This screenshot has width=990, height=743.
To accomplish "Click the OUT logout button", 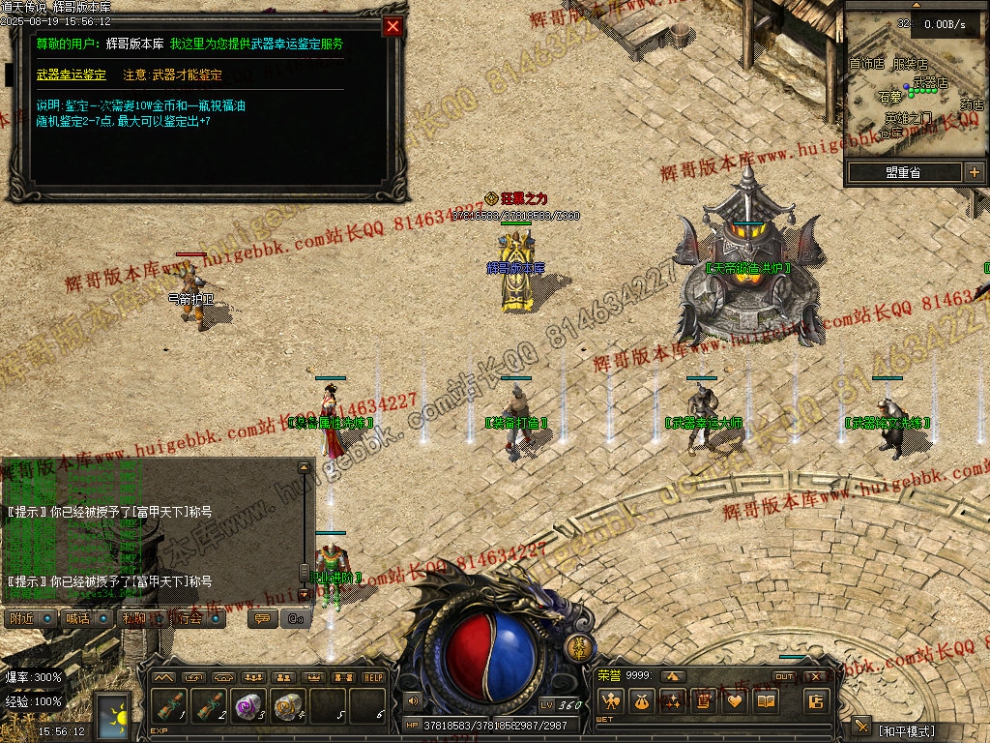I will pyautogui.click(x=785, y=677).
